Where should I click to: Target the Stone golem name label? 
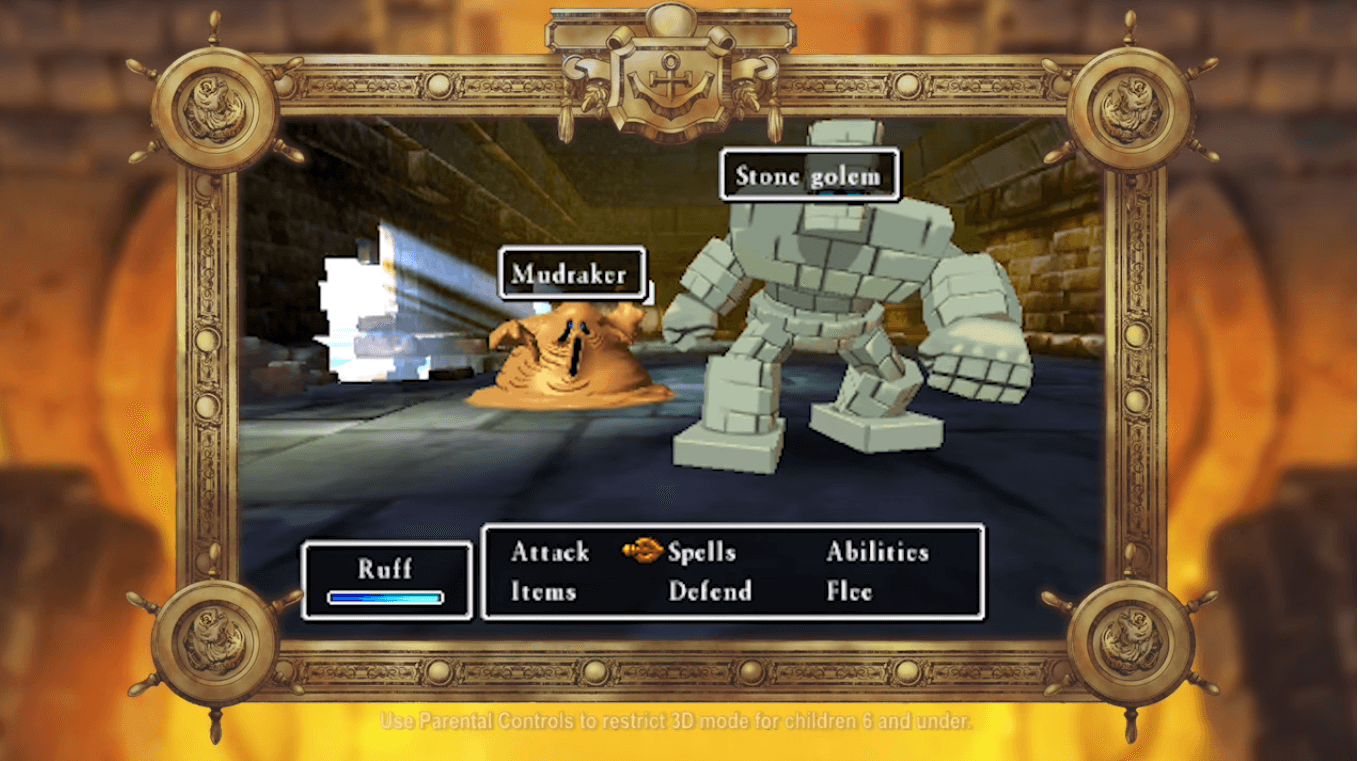[x=808, y=177]
